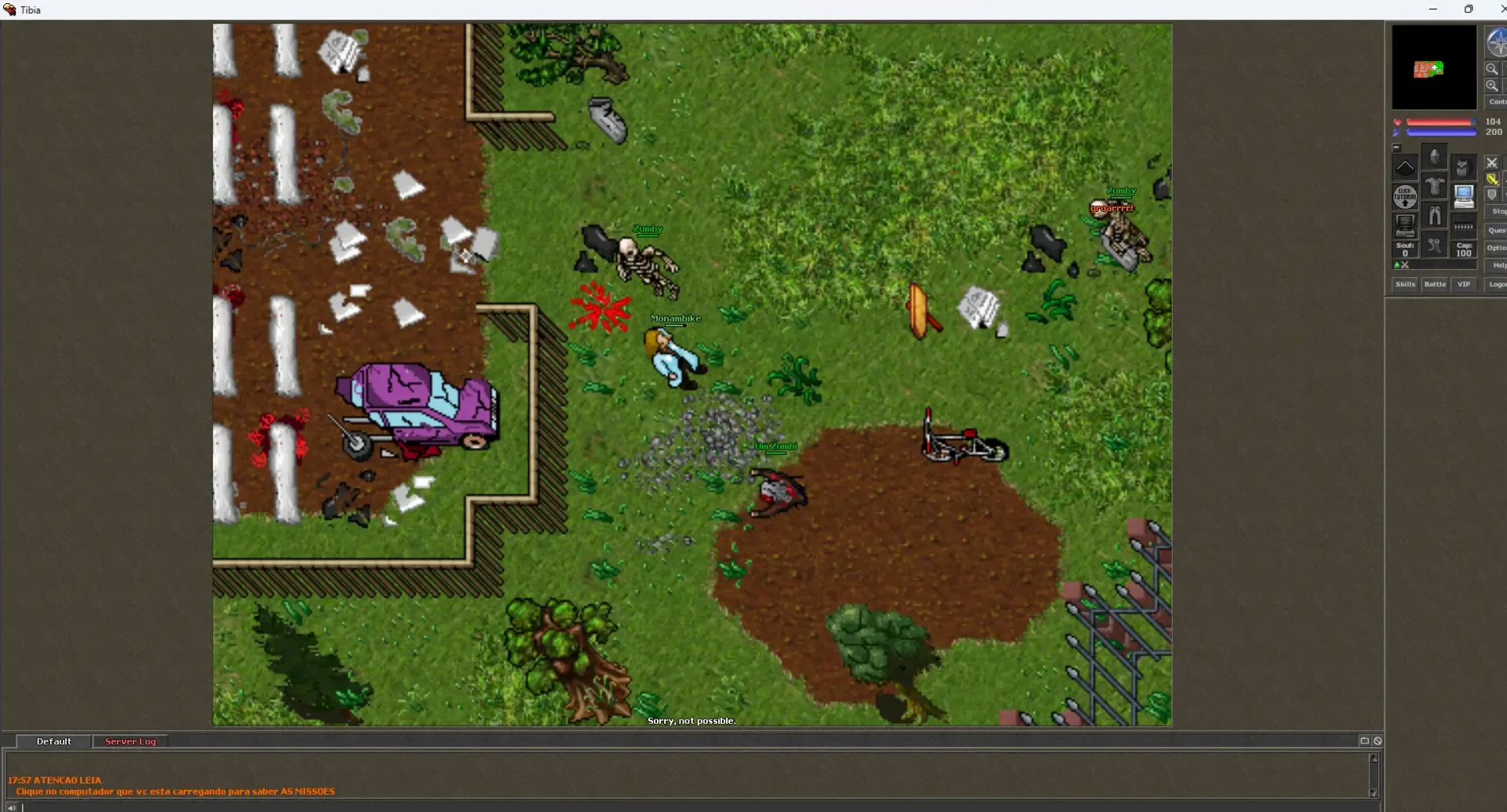Collapse the equipment panel with the minus control
The height and width of the screenshot is (812, 1507).
coord(1397,147)
